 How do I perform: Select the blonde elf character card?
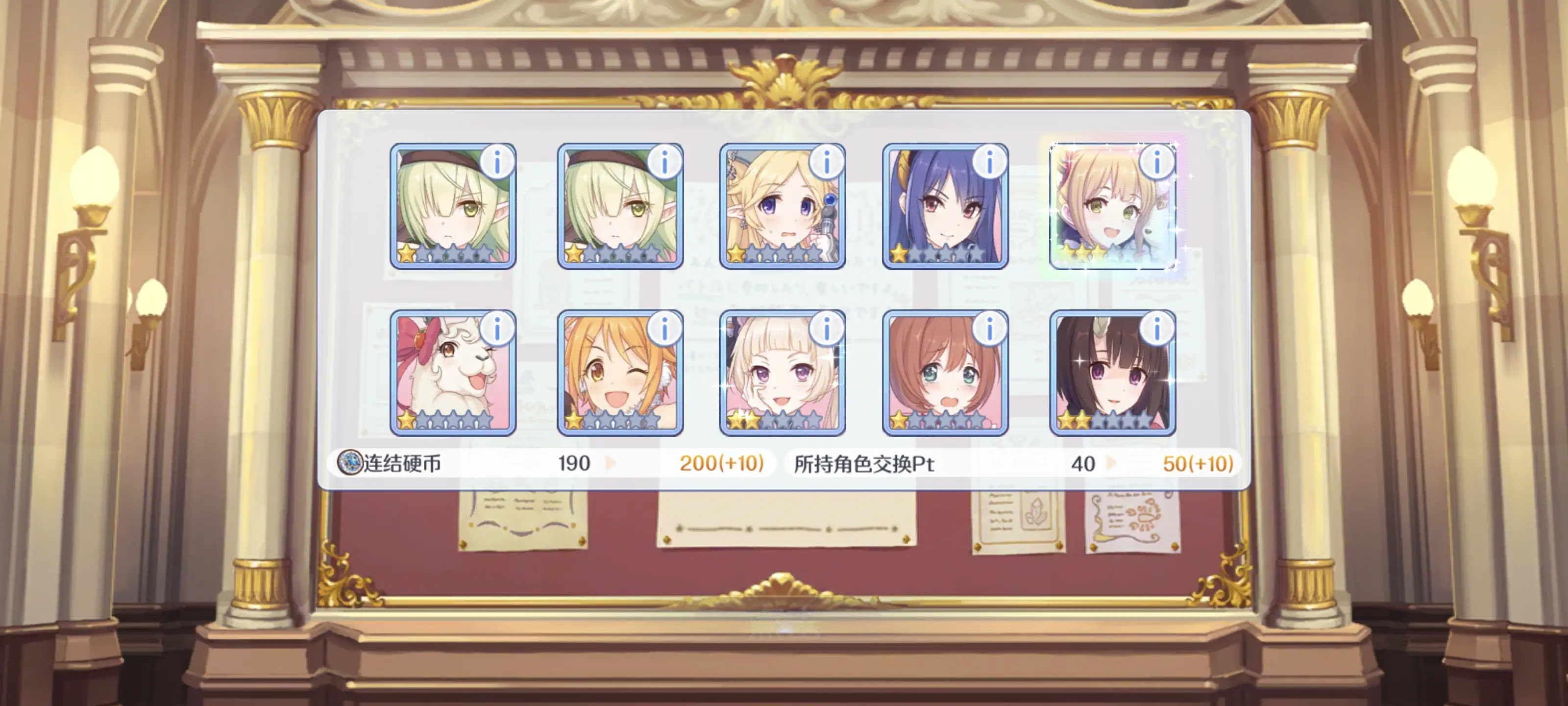click(782, 207)
